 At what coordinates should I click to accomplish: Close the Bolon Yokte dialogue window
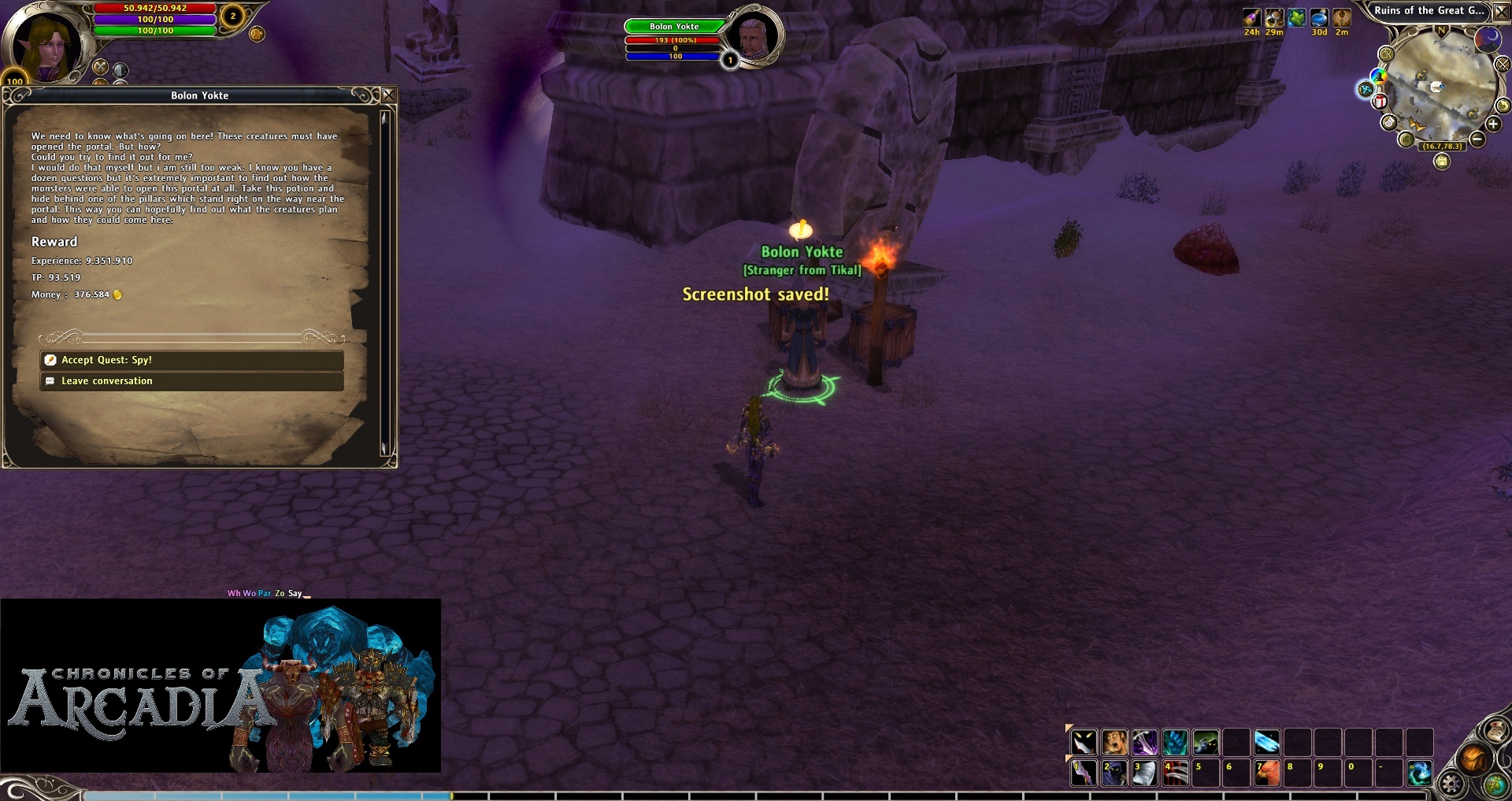tap(388, 95)
